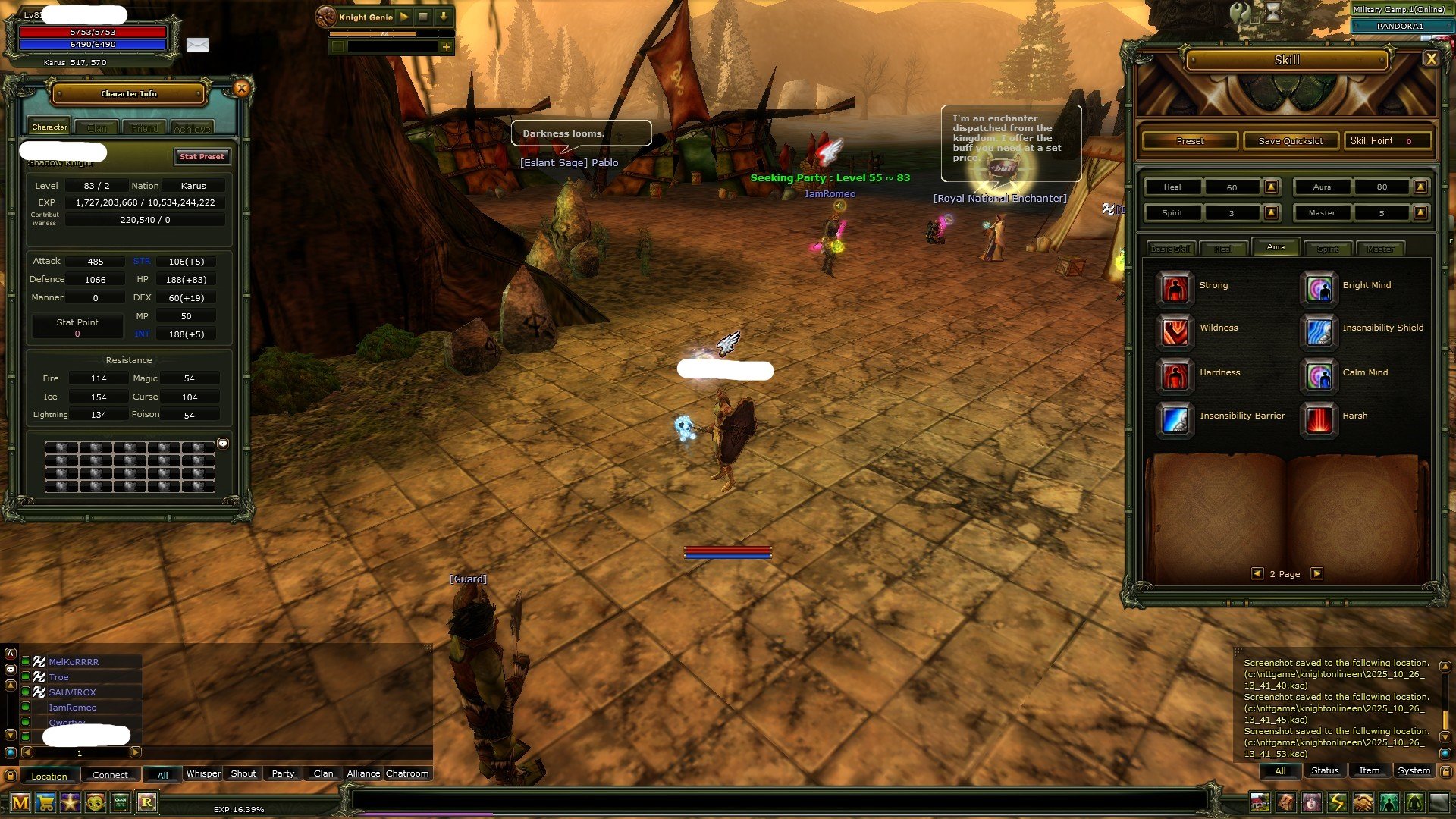Switch to the Clan tab
Image resolution: width=1456 pixels, height=819 pixels.
[97, 128]
